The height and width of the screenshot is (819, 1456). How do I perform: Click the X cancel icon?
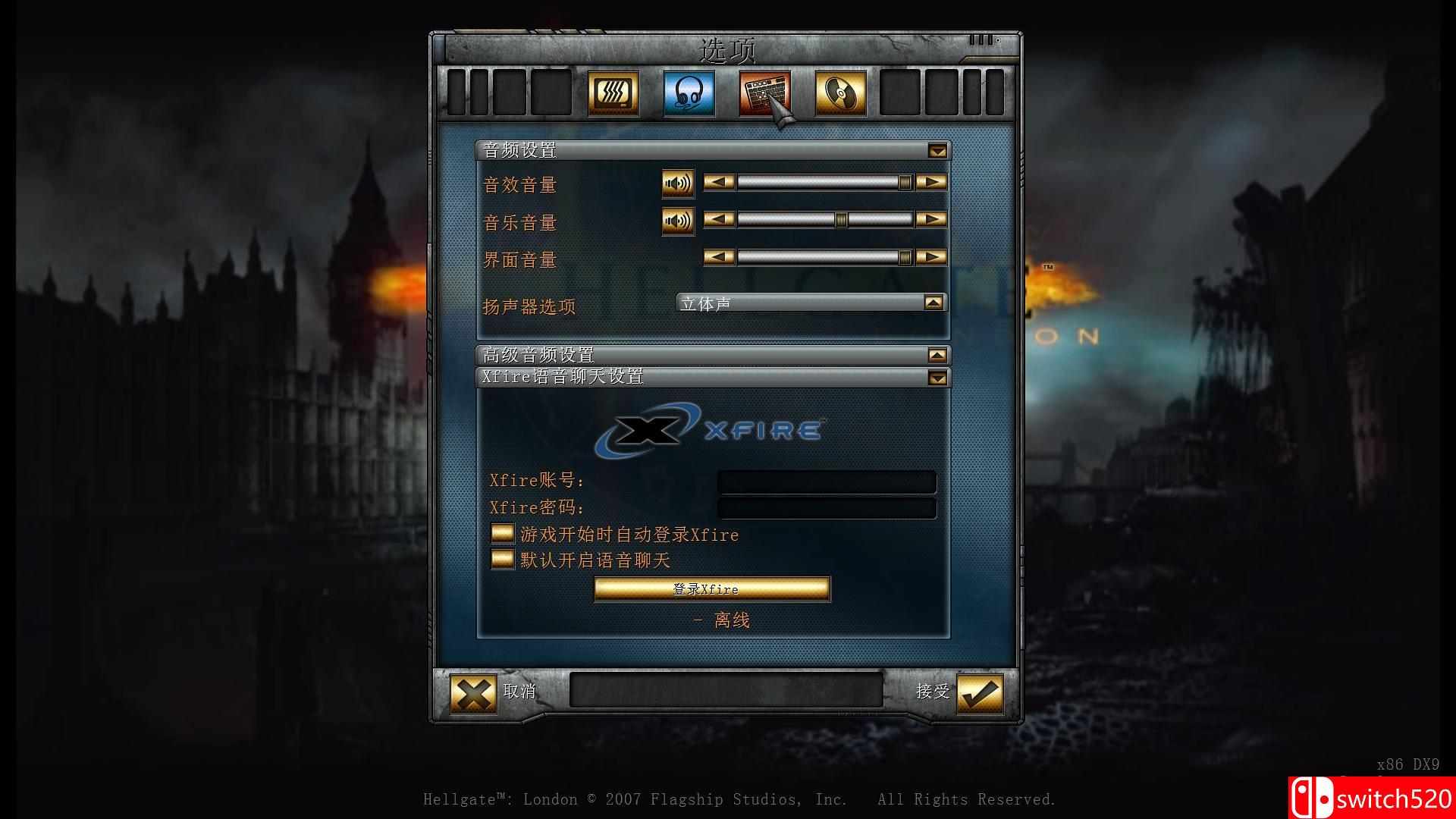[x=472, y=693]
